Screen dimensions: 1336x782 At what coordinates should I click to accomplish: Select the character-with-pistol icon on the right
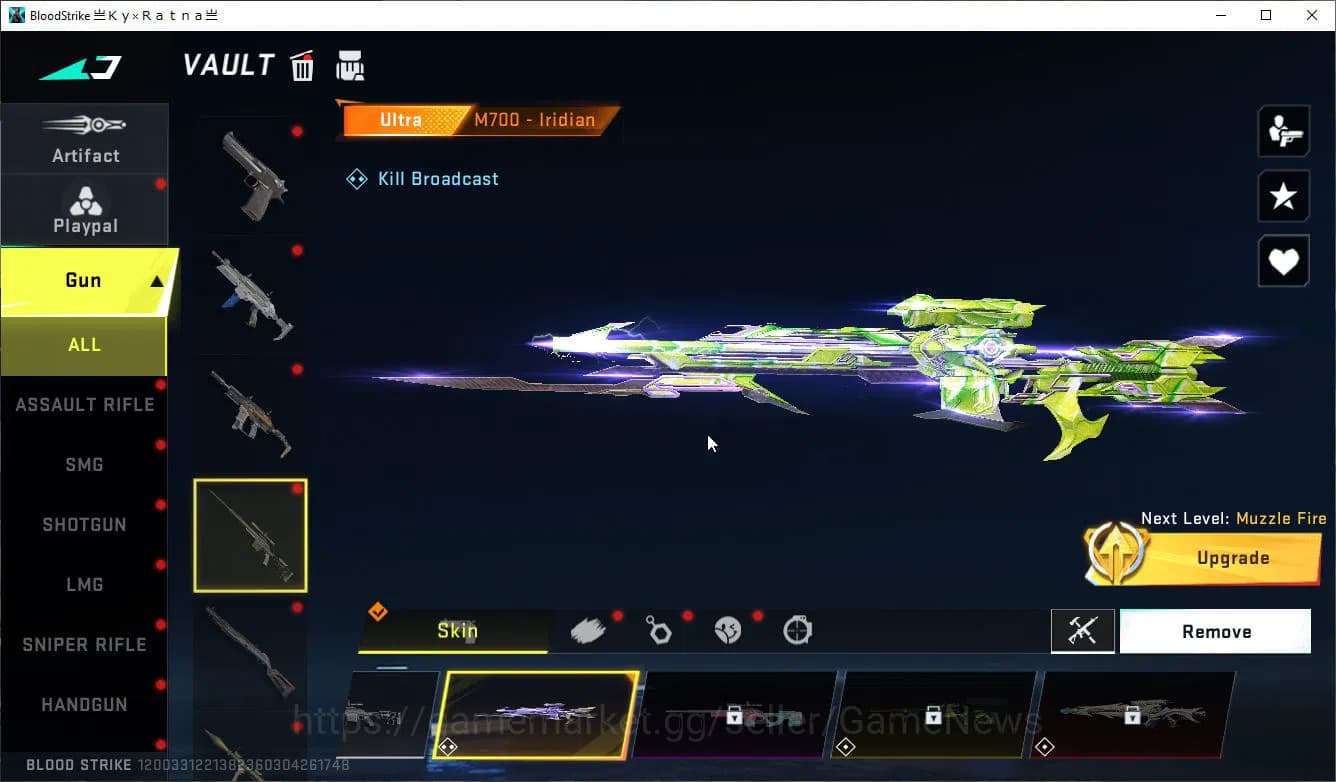click(1283, 131)
